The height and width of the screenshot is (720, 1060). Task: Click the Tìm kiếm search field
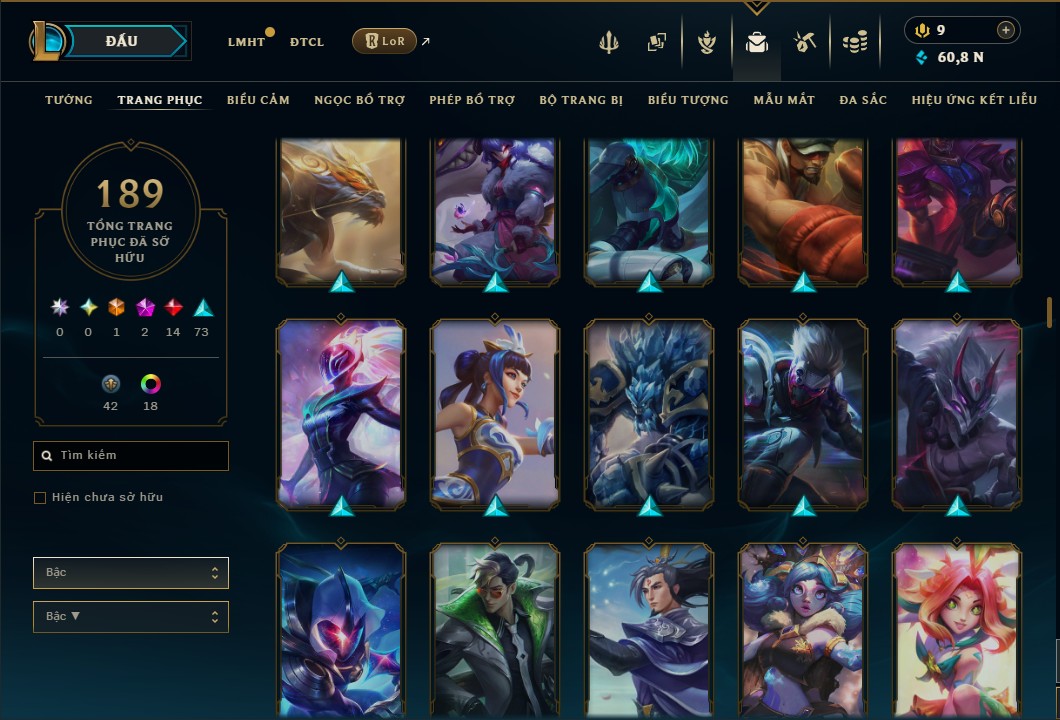tap(131, 456)
